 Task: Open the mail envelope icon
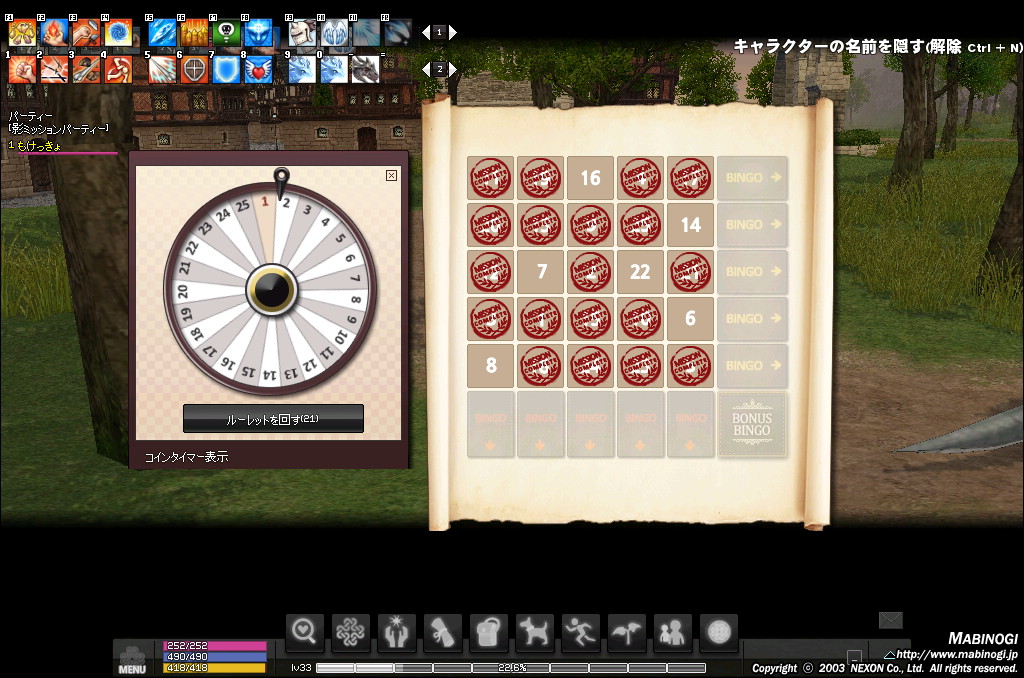[x=891, y=621]
